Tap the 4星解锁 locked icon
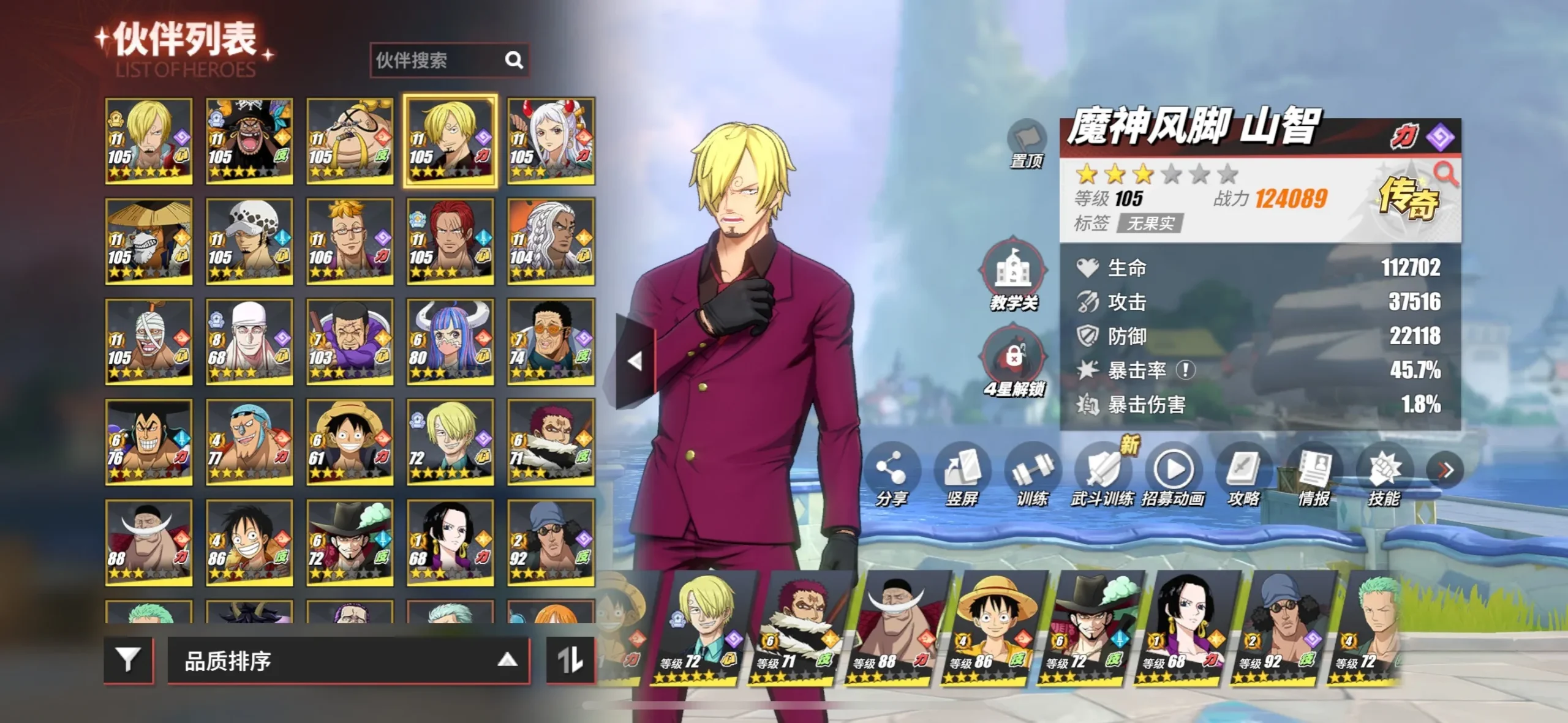This screenshot has height=723, width=1568. coord(1014,357)
